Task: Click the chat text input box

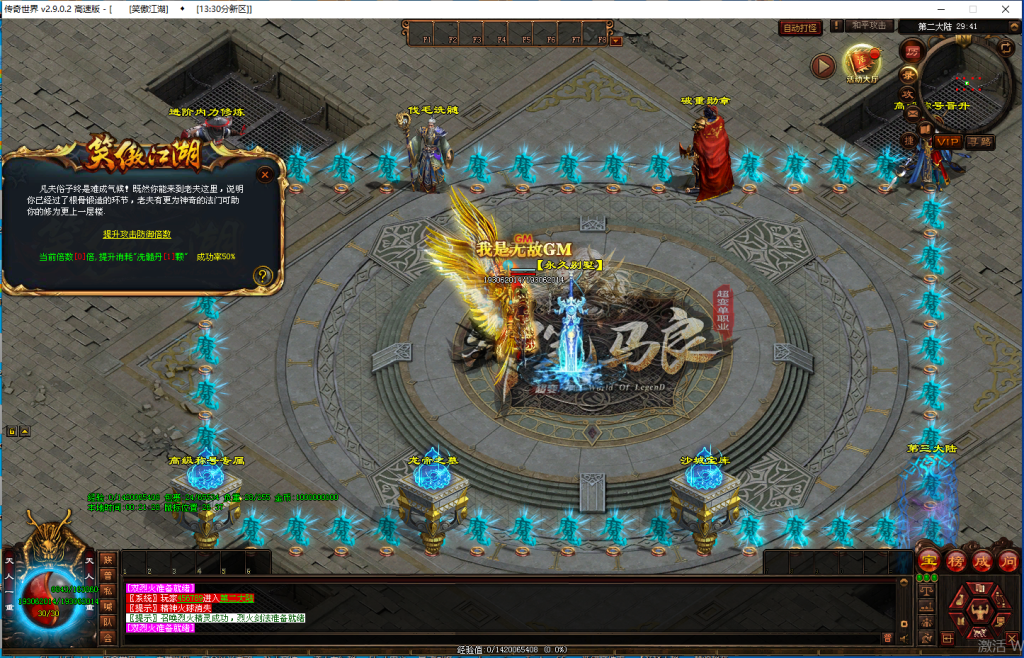Action: pyautogui.click(x=500, y=637)
